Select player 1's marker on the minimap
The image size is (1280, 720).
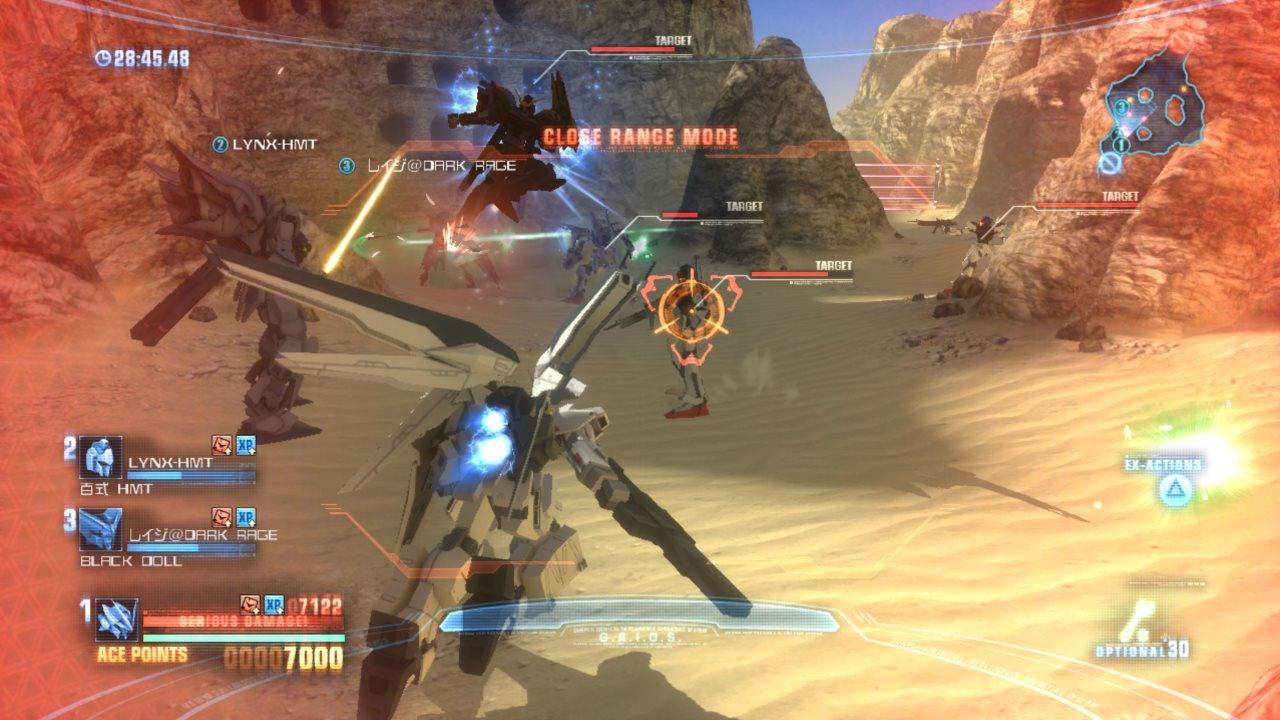pyautogui.click(x=1121, y=143)
